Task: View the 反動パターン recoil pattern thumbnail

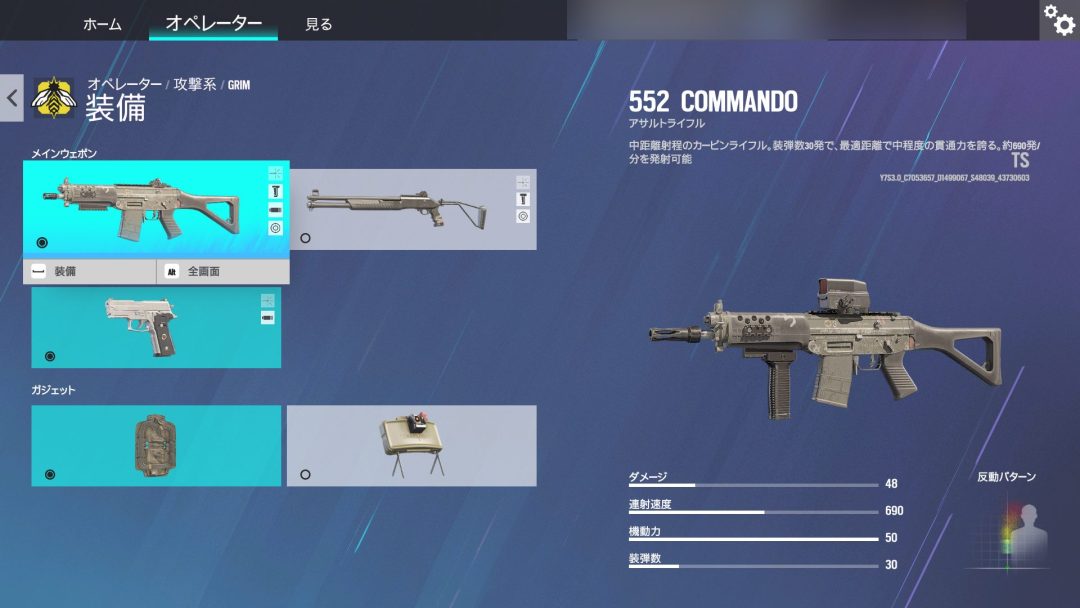Action: pyautogui.click(x=1006, y=530)
